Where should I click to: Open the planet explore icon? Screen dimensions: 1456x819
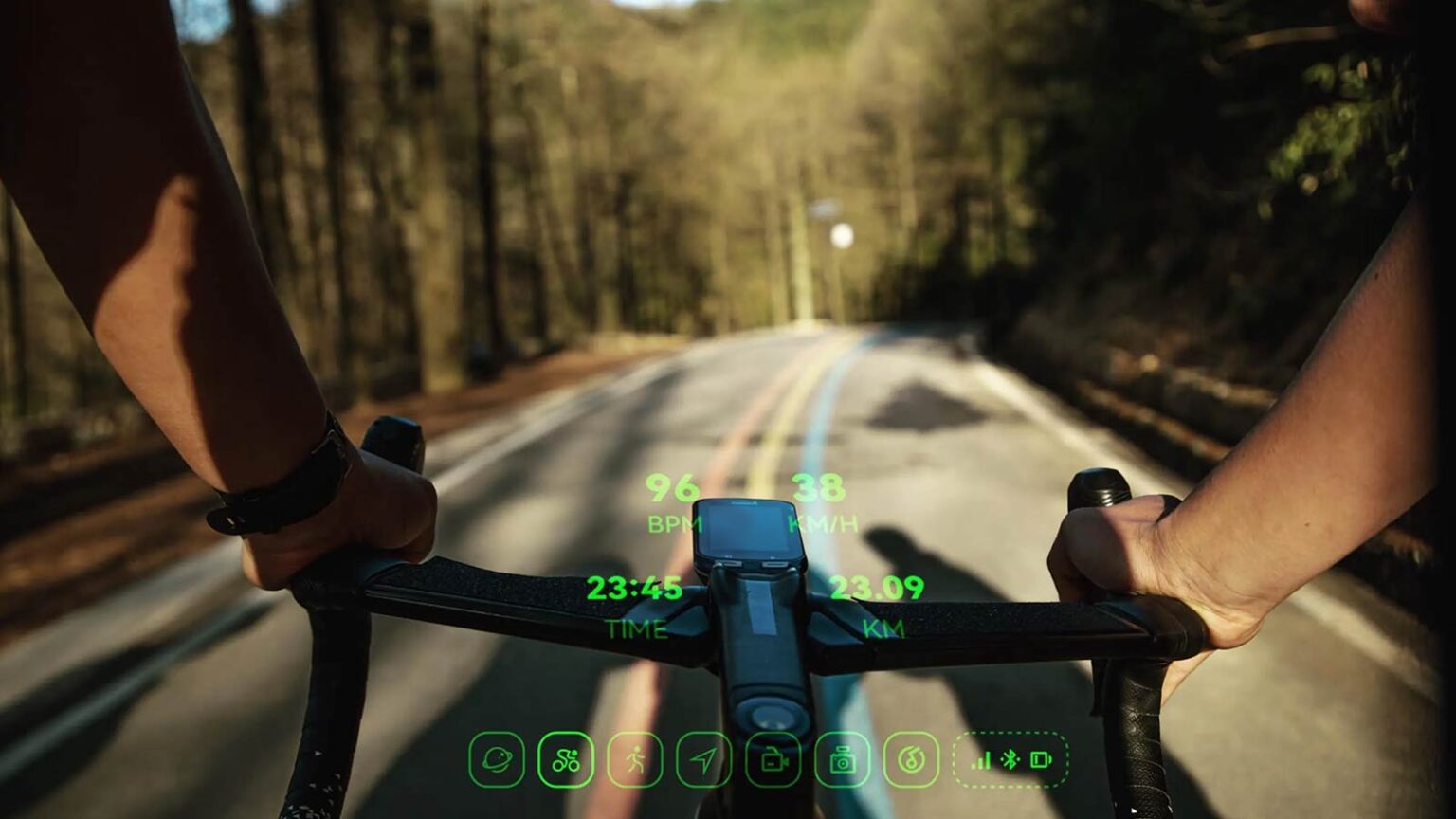pyautogui.click(x=498, y=758)
